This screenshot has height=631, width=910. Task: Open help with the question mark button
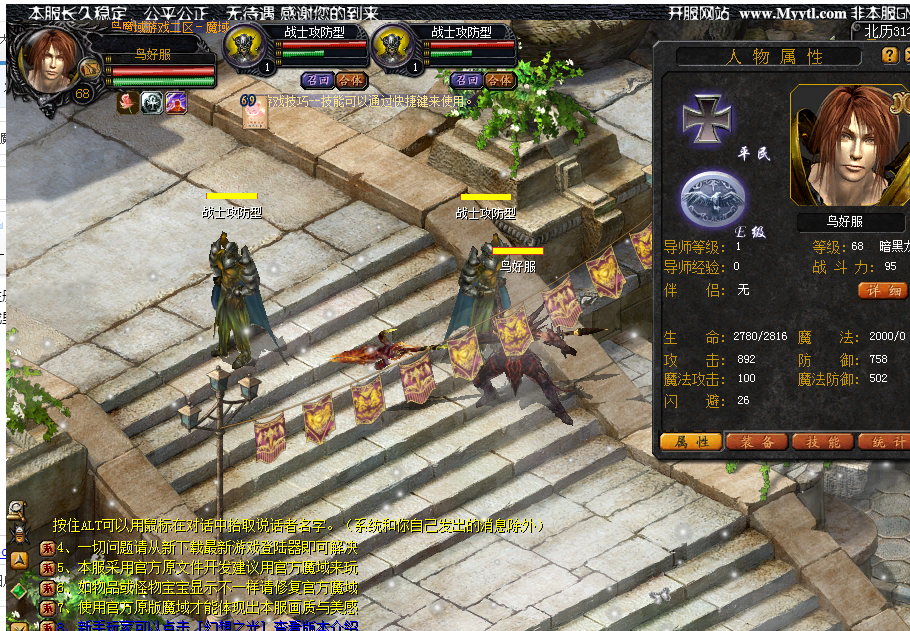click(x=889, y=55)
